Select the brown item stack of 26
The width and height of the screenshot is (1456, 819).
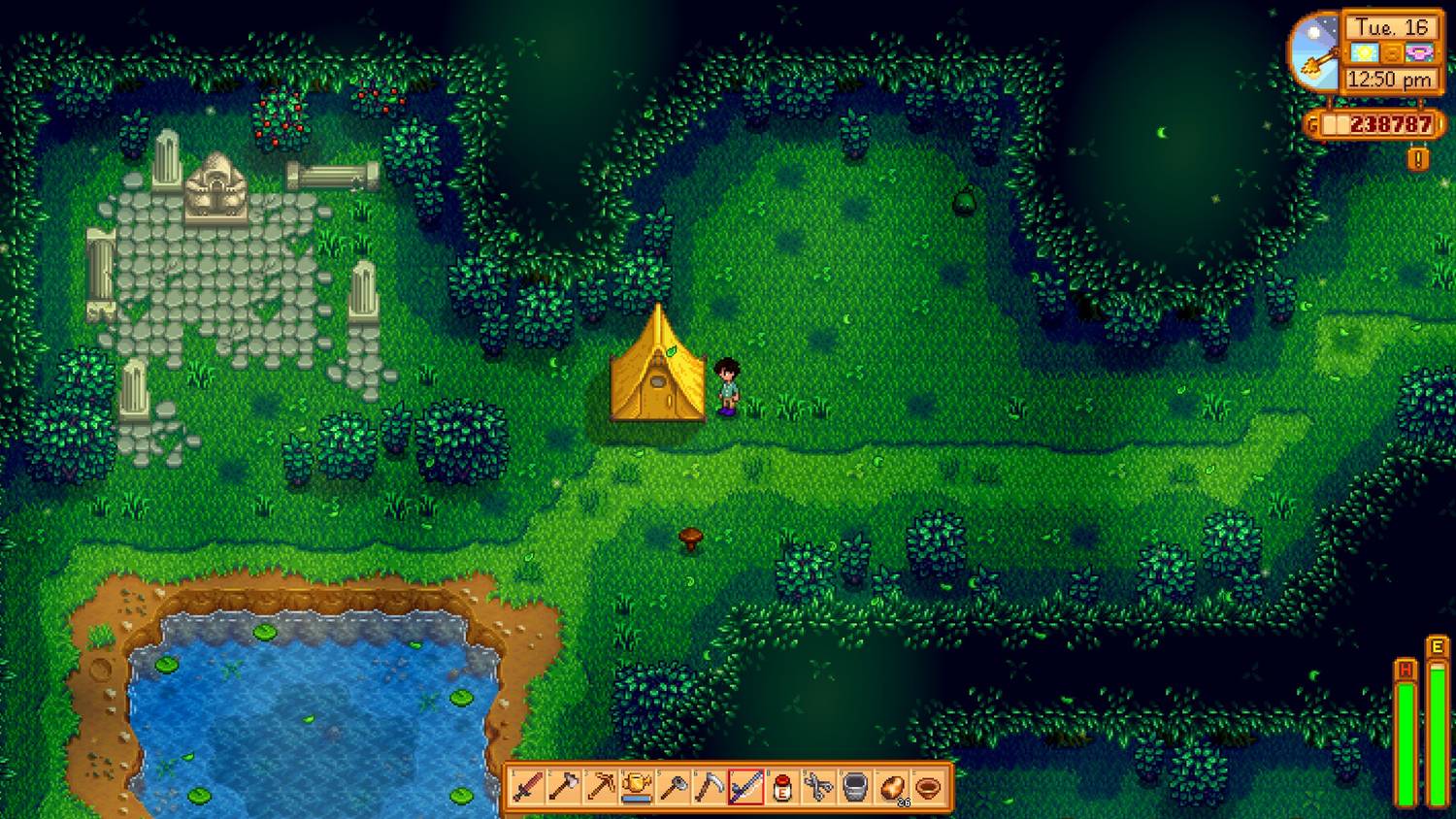[892, 786]
